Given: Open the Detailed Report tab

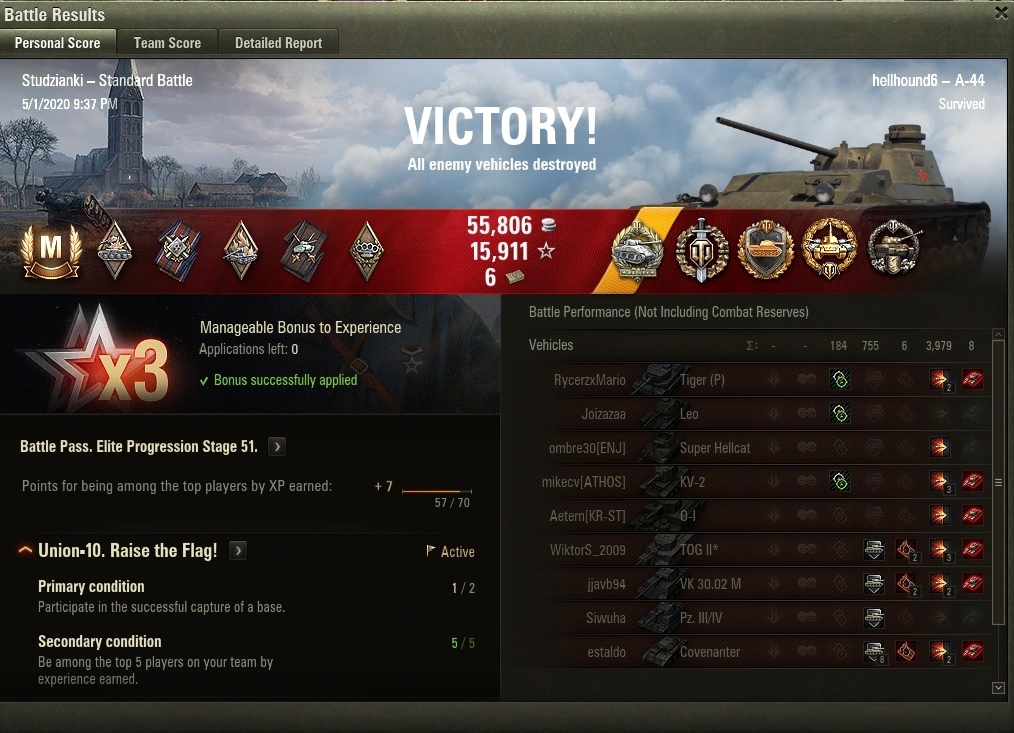Looking at the screenshot, I should [x=278, y=43].
